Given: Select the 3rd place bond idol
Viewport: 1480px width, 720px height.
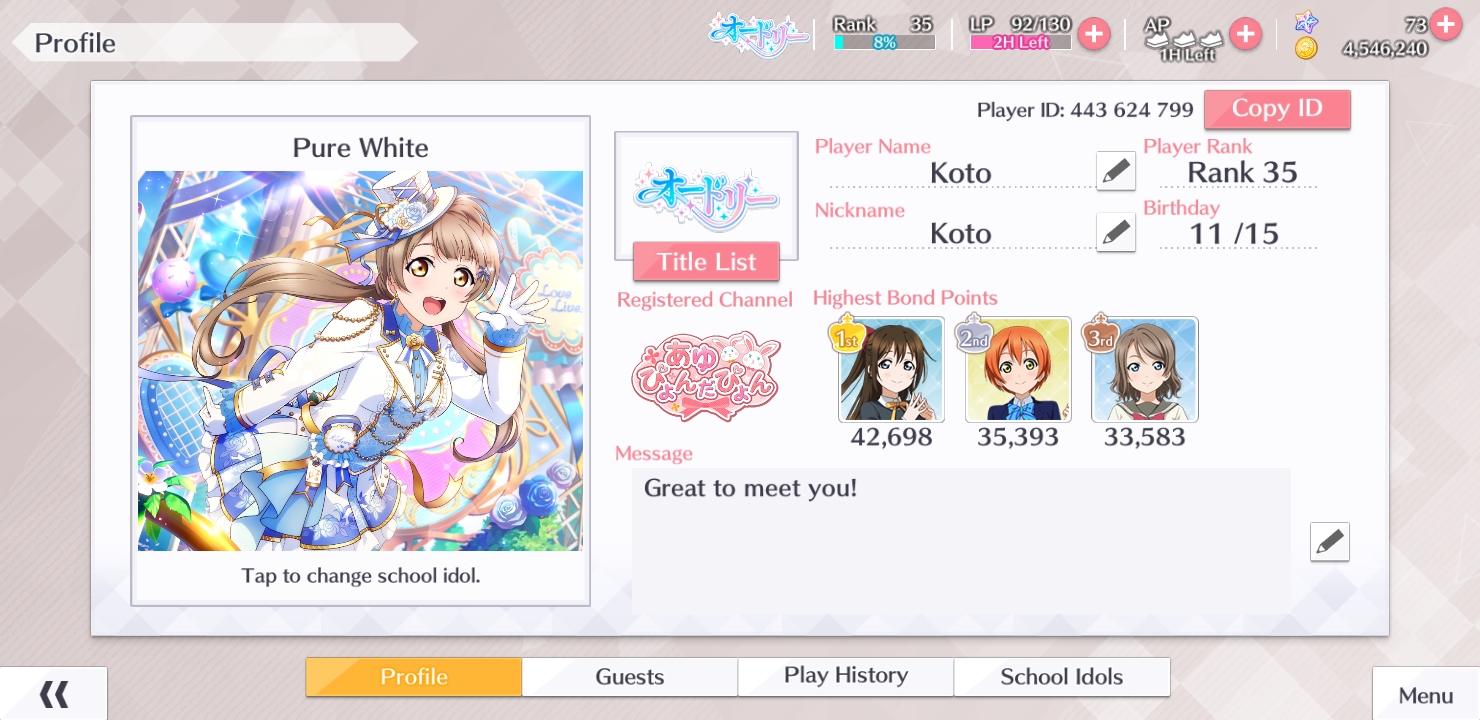Looking at the screenshot, I should (1145, 370).
